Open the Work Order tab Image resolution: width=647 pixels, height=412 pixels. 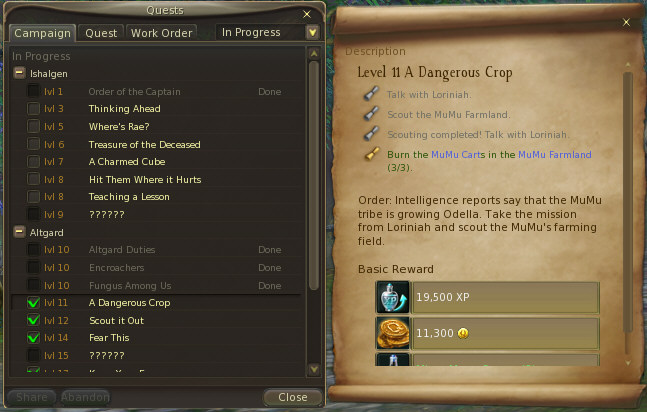pyautogui.click(x=161, y=32)
